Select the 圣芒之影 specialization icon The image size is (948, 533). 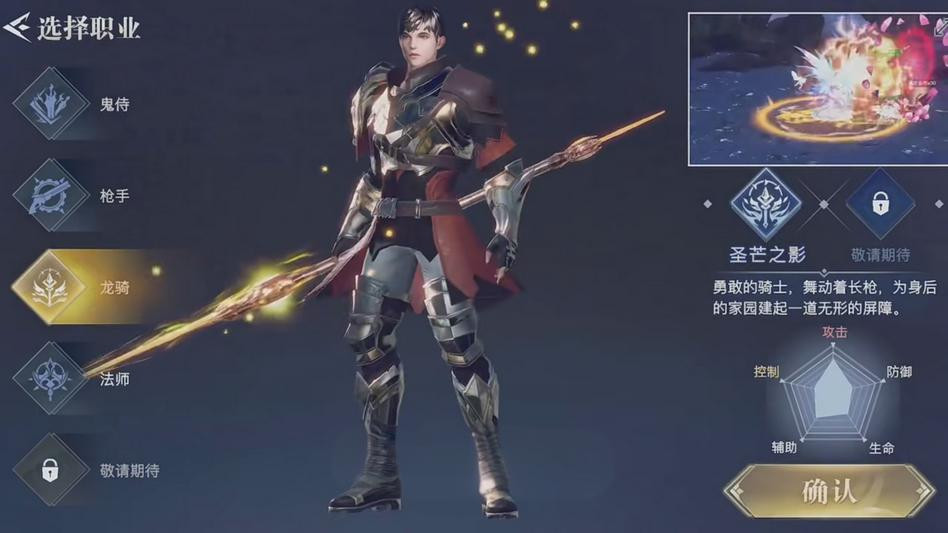click(767, 204)
